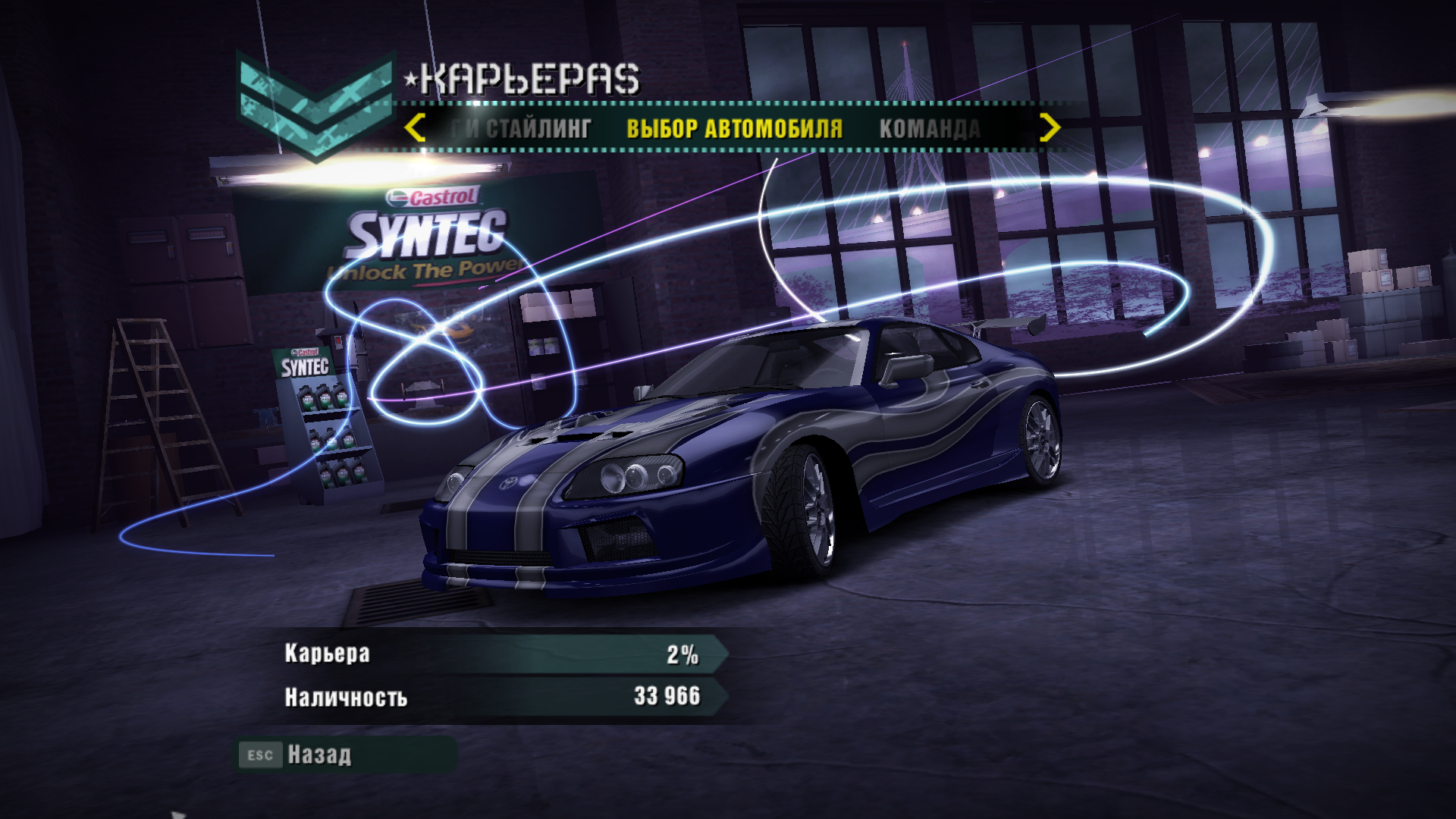Click the yellow left arrow

[415, 128]
